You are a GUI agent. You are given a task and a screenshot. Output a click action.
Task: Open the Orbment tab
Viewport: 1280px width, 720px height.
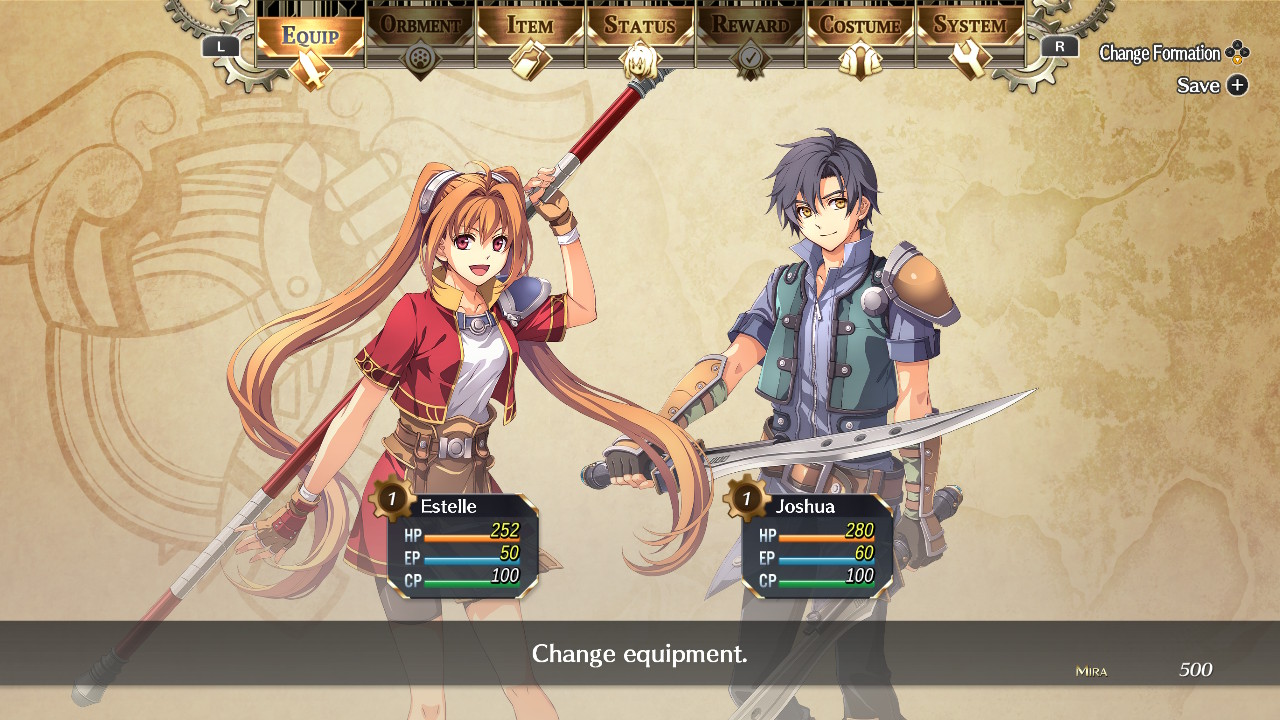420,26
